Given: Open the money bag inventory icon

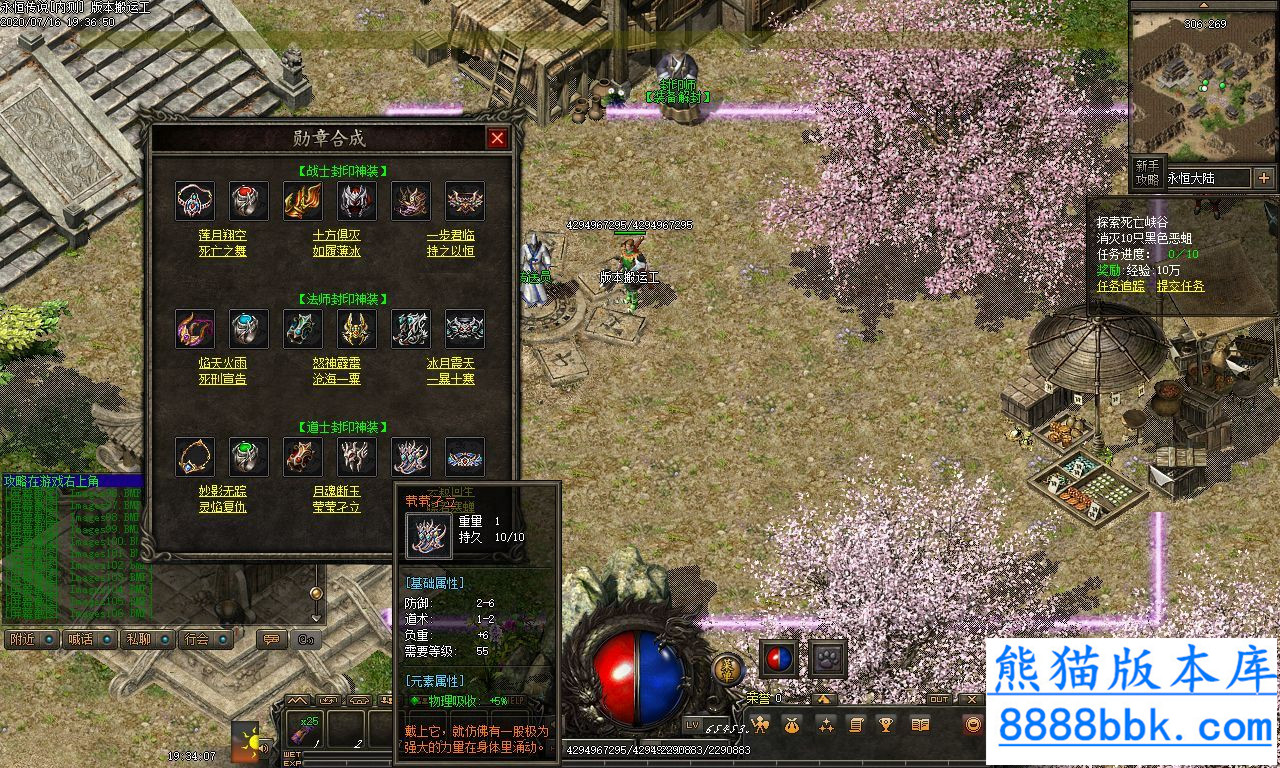Looking at the screenshot, I should [x=793, y=725].
